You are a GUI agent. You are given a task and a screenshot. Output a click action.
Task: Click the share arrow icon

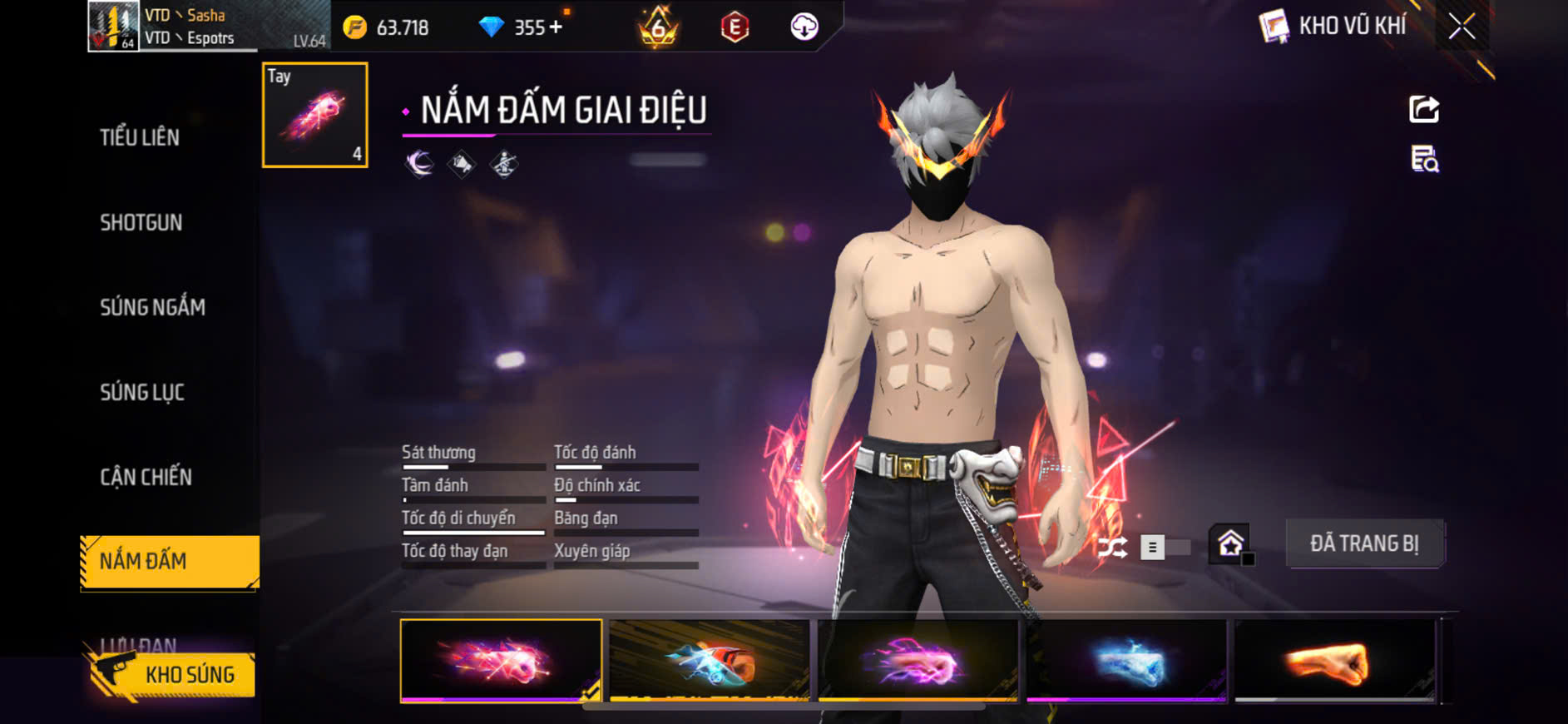click(x=1424, y=109)
